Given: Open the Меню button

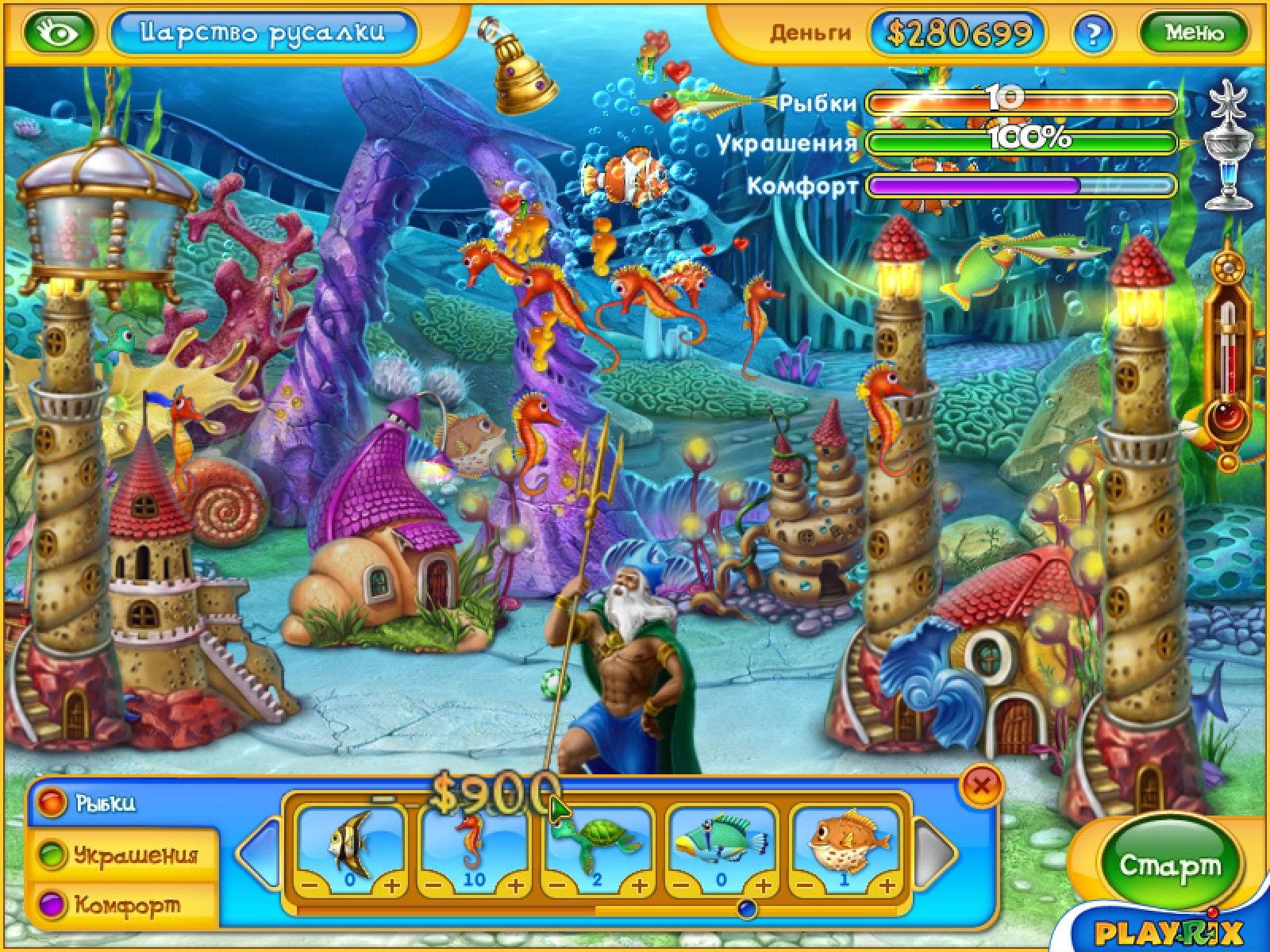Looking at the screenshot, I should point(1194,33).
